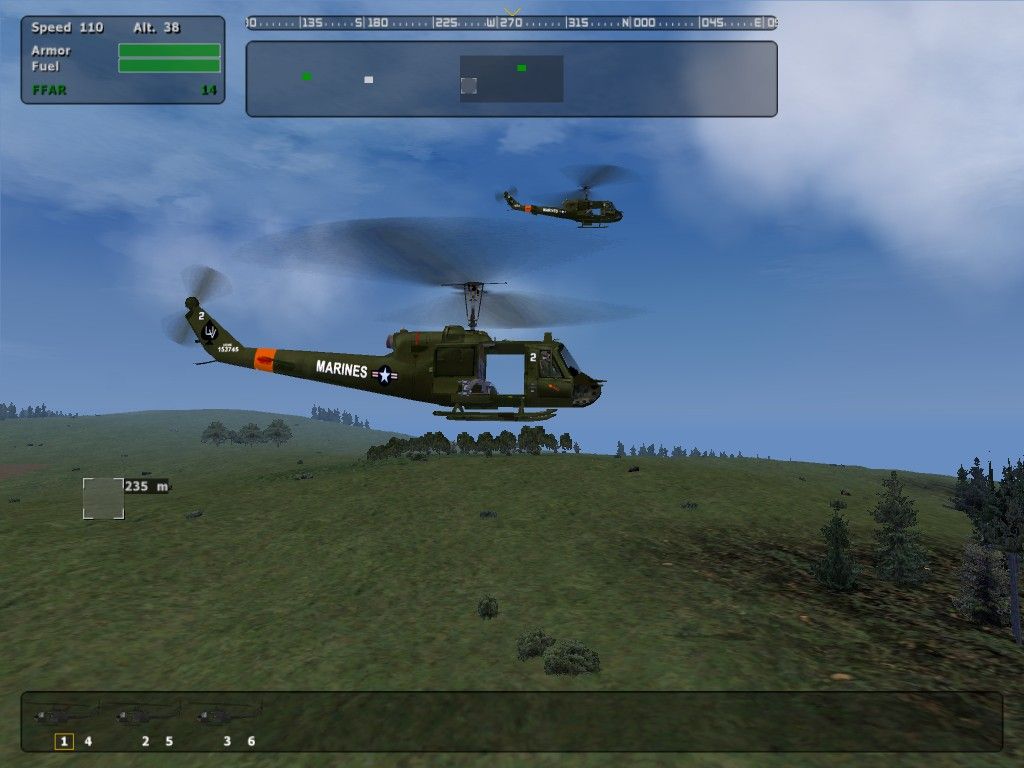Click the compass heading bar
1024x768 pixels.
pyautogui.click(x=511, y=22)
